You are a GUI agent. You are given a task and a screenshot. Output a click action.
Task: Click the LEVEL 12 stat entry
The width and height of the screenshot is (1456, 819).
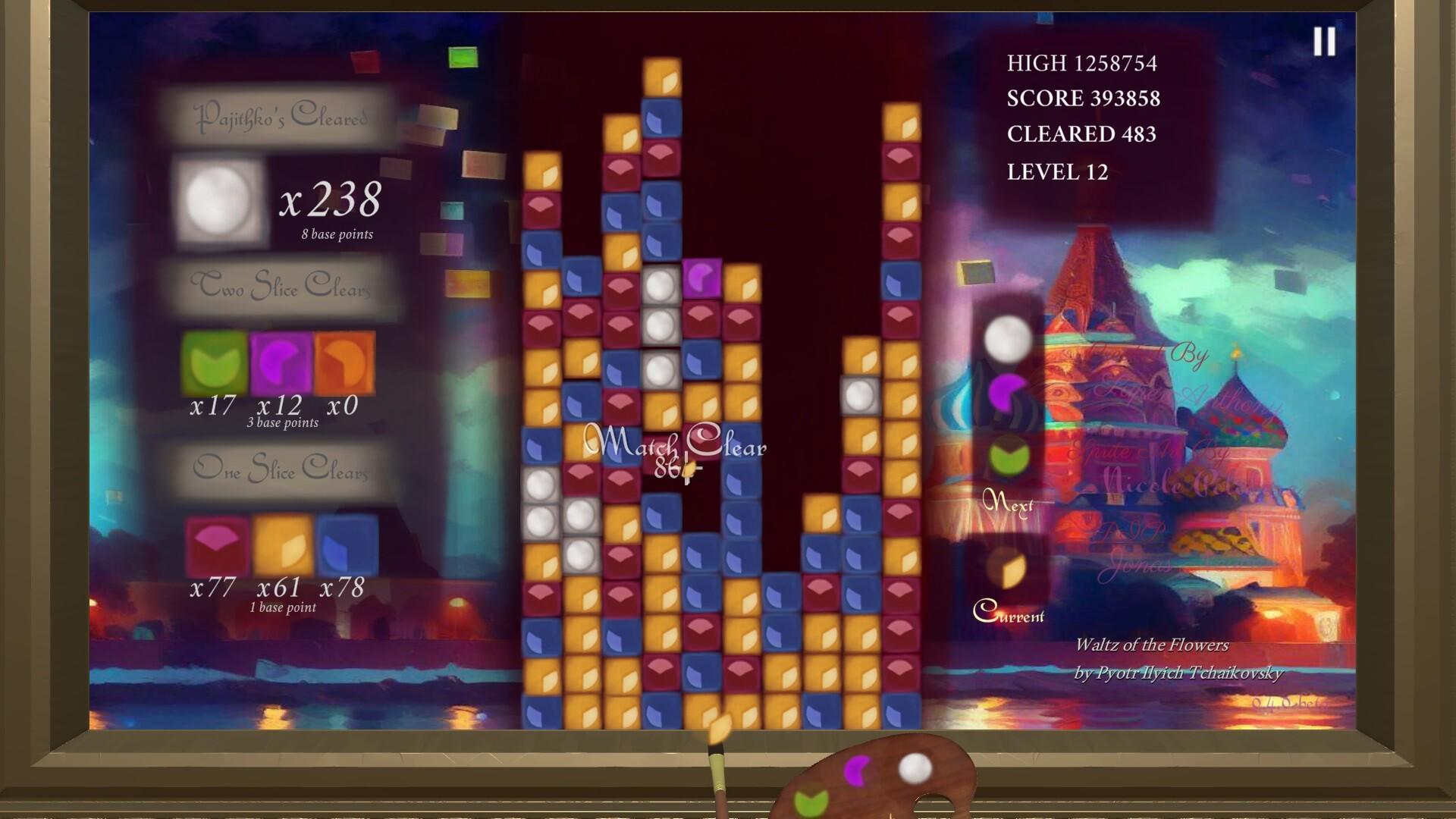click(x=1057, y=173)
